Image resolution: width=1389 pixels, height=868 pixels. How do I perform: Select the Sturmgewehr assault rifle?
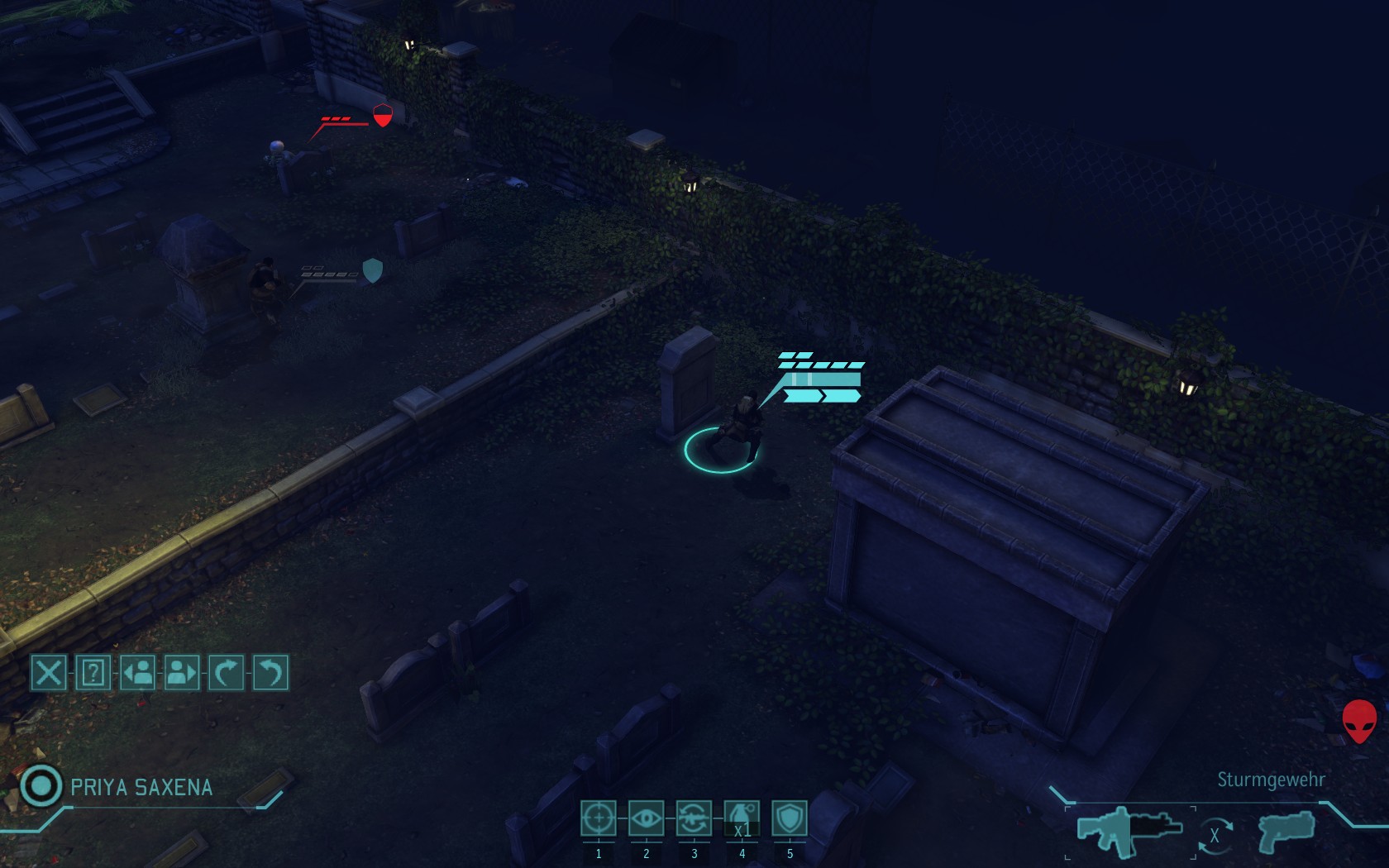tap(1129, 830)
